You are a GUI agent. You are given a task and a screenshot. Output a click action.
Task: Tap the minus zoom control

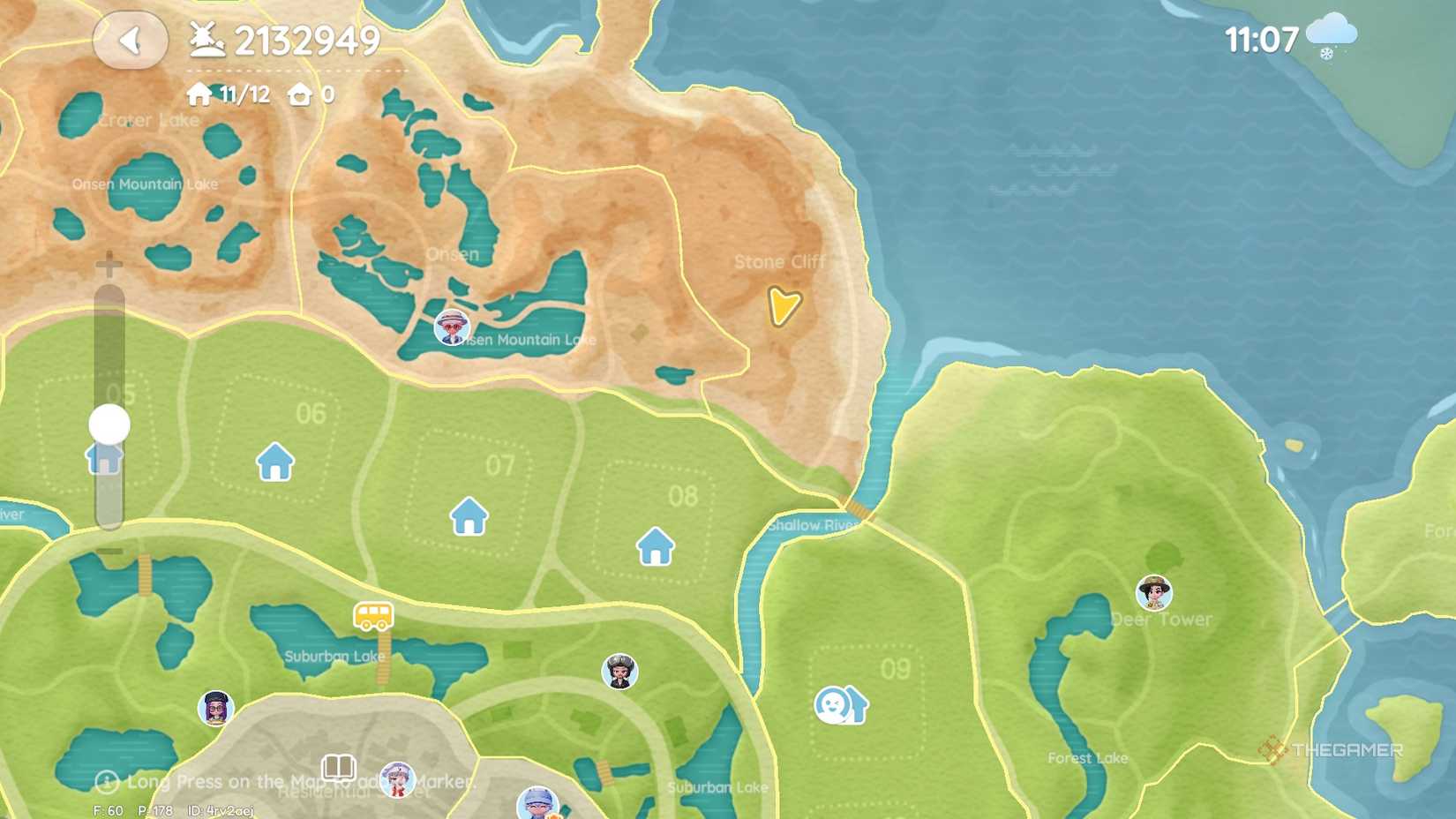(108, 550)
